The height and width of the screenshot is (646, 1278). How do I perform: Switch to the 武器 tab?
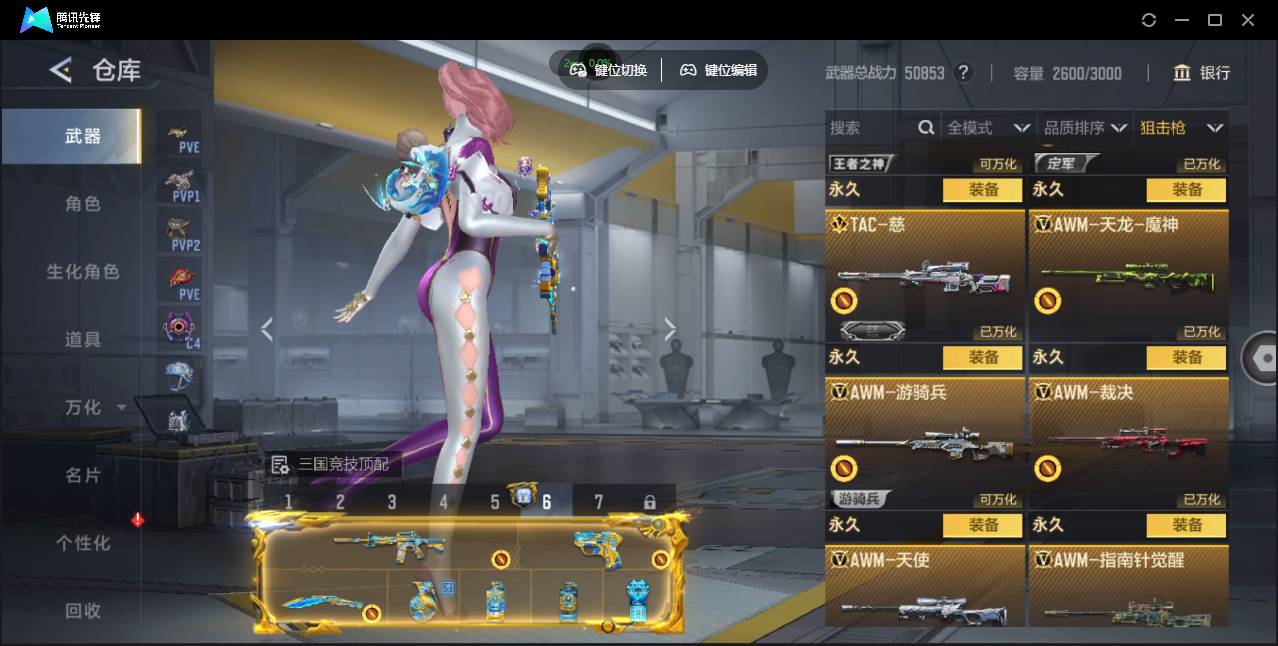82,136
